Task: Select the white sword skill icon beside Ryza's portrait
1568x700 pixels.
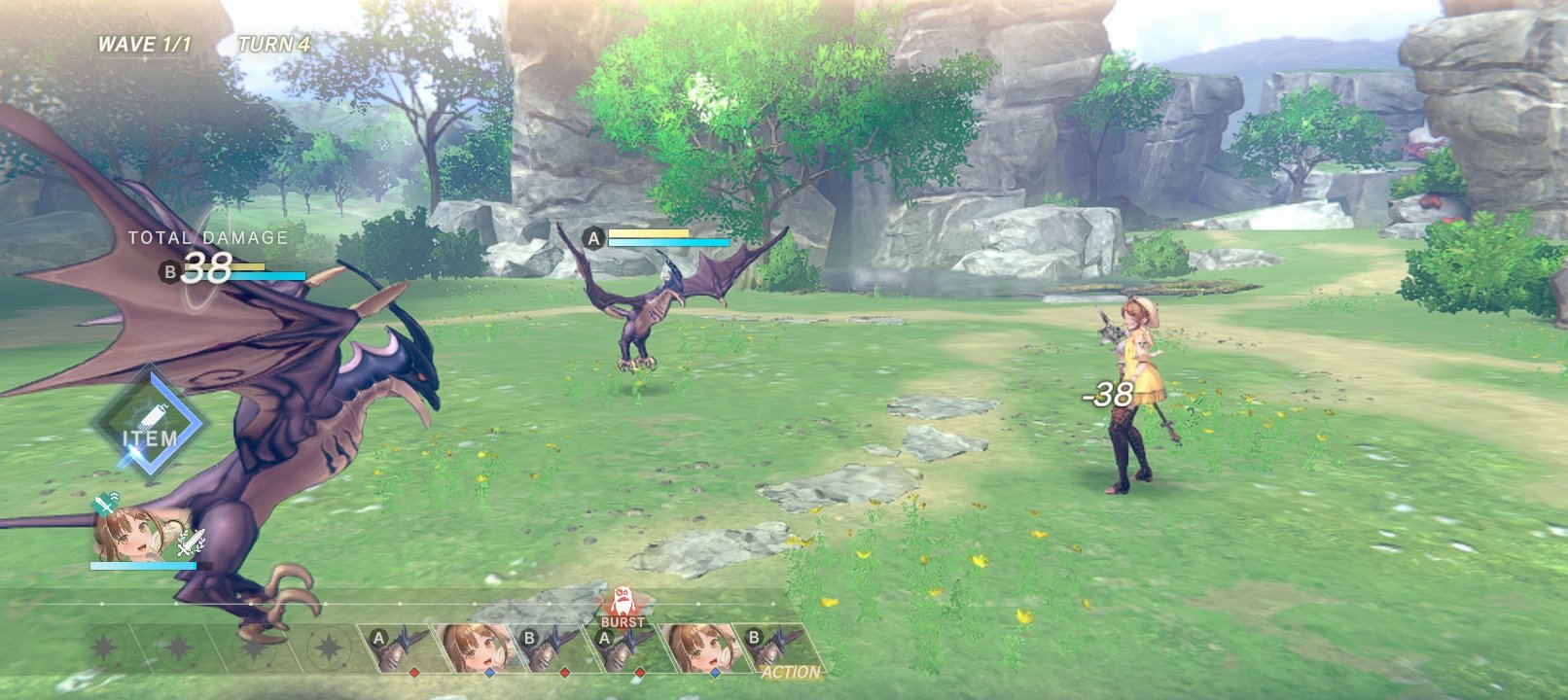Action: [191, 542]
